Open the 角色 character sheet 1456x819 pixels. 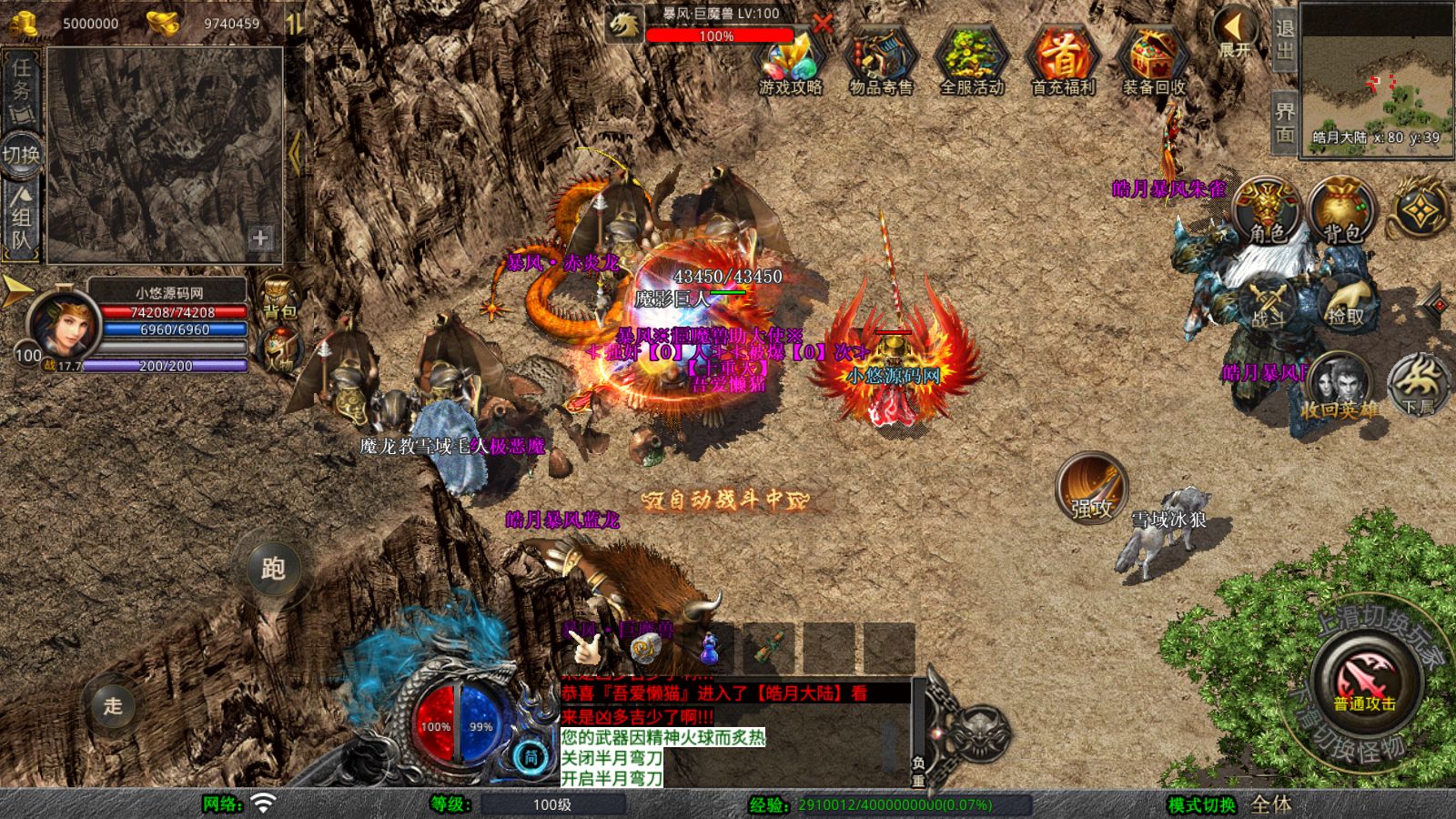coord(1267,211)
